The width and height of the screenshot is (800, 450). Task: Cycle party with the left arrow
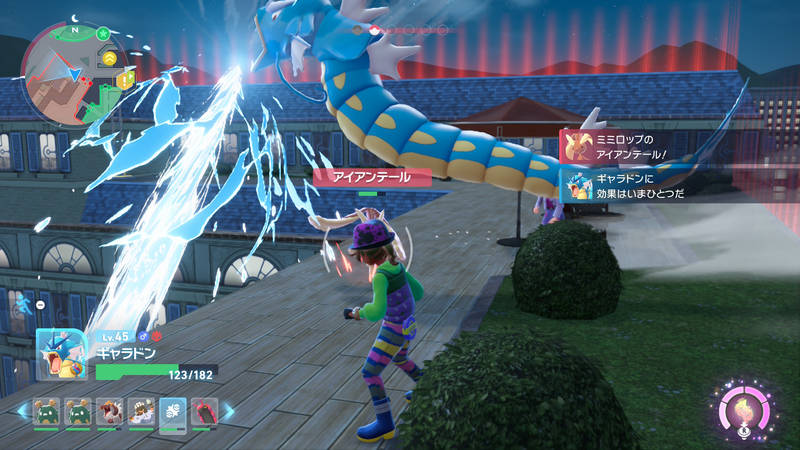pos(22,411)
